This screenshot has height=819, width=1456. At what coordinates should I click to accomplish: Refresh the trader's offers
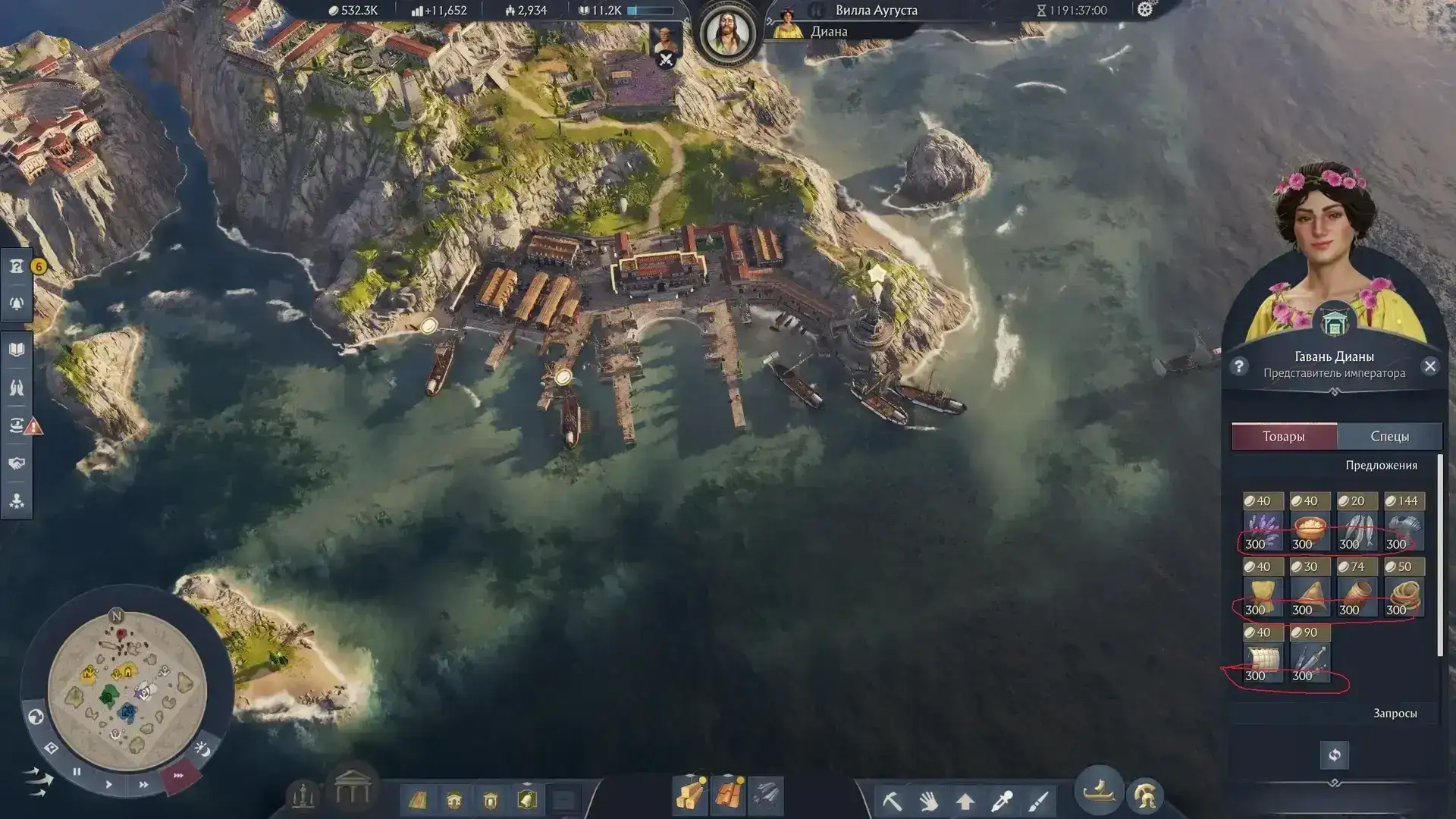pos(1334,755)
